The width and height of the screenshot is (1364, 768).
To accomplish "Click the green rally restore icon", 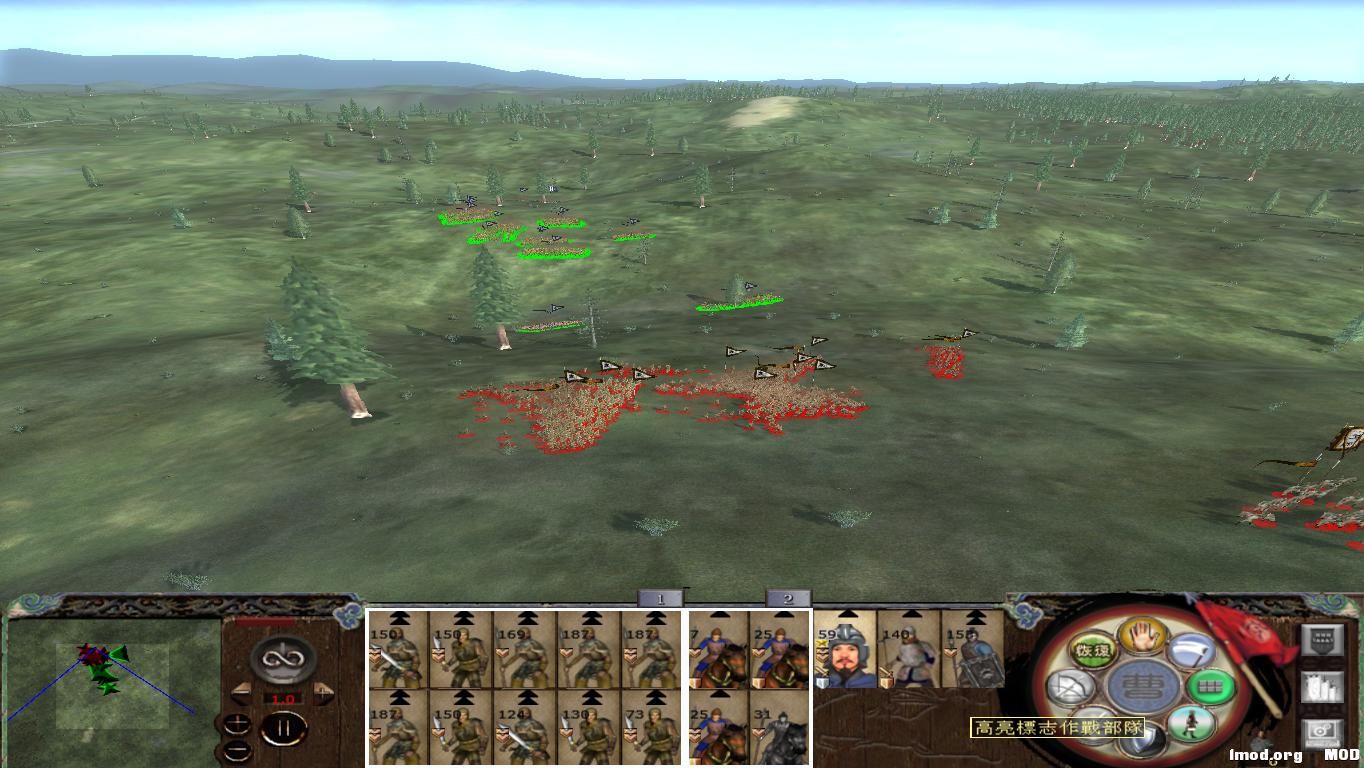I will coord(1092,648).
